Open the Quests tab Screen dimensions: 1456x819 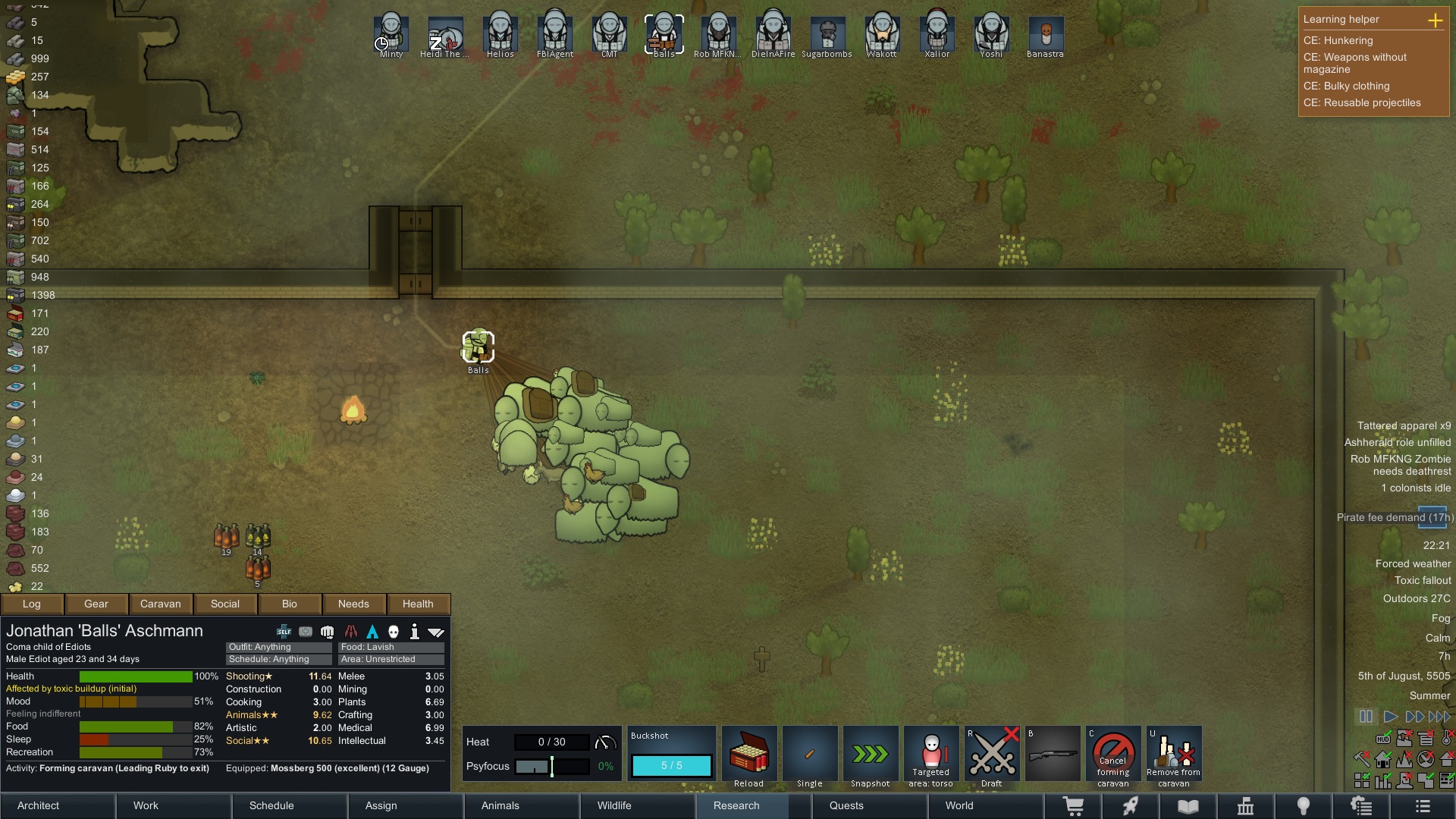point(846,805)
